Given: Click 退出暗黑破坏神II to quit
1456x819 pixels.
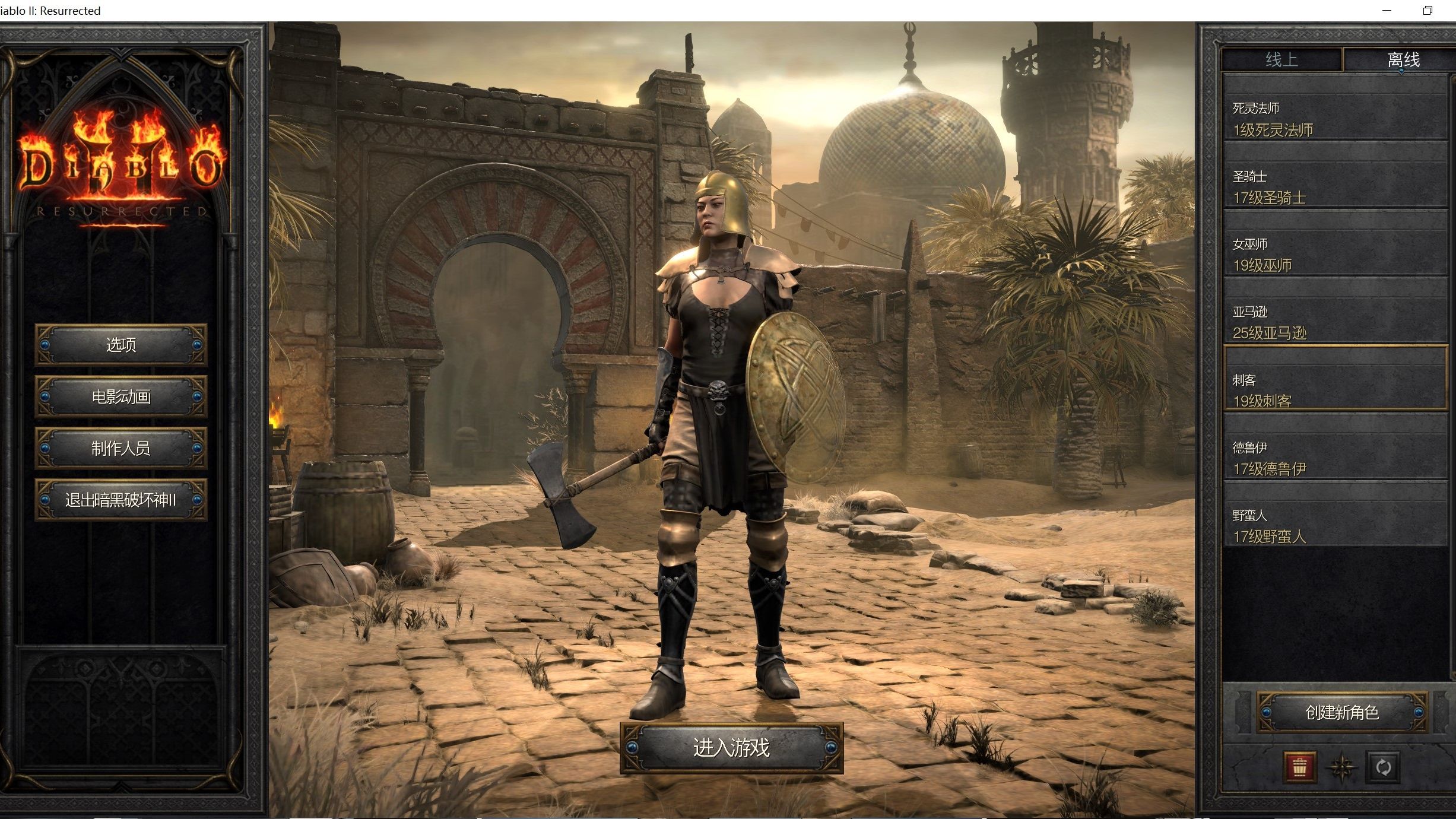Looking at the screenshot, I should 121,500.
